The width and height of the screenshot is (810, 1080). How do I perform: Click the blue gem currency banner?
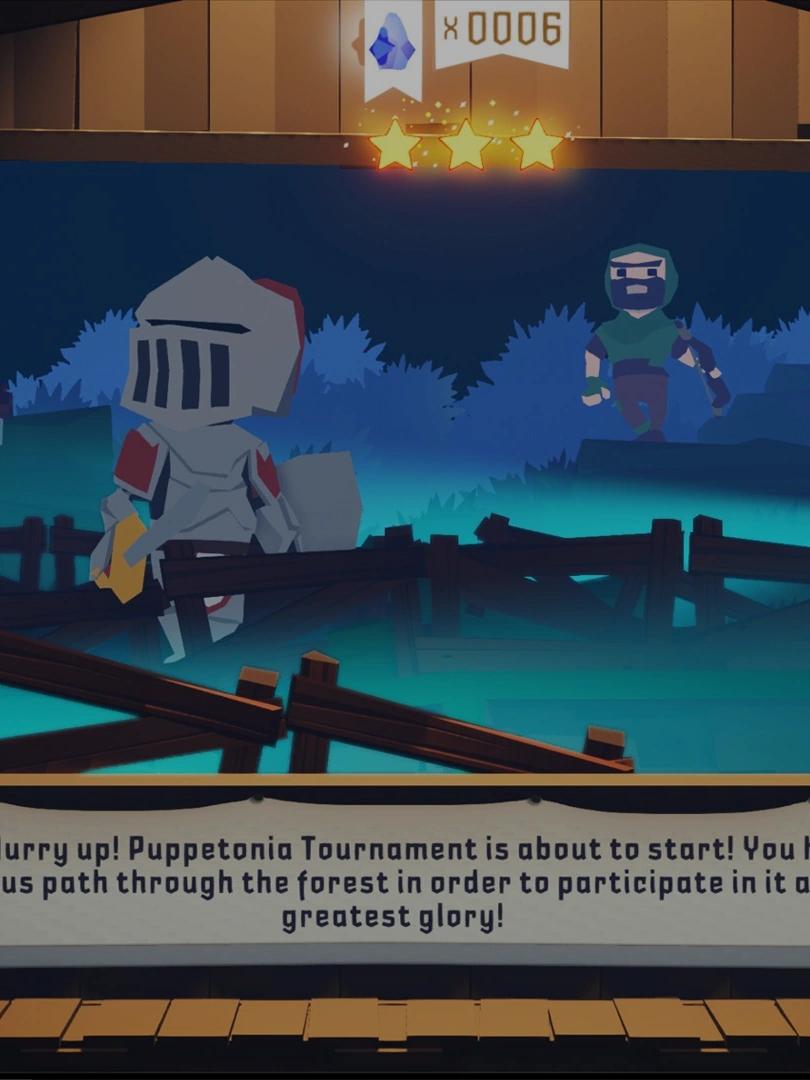[x=393, y=45]
